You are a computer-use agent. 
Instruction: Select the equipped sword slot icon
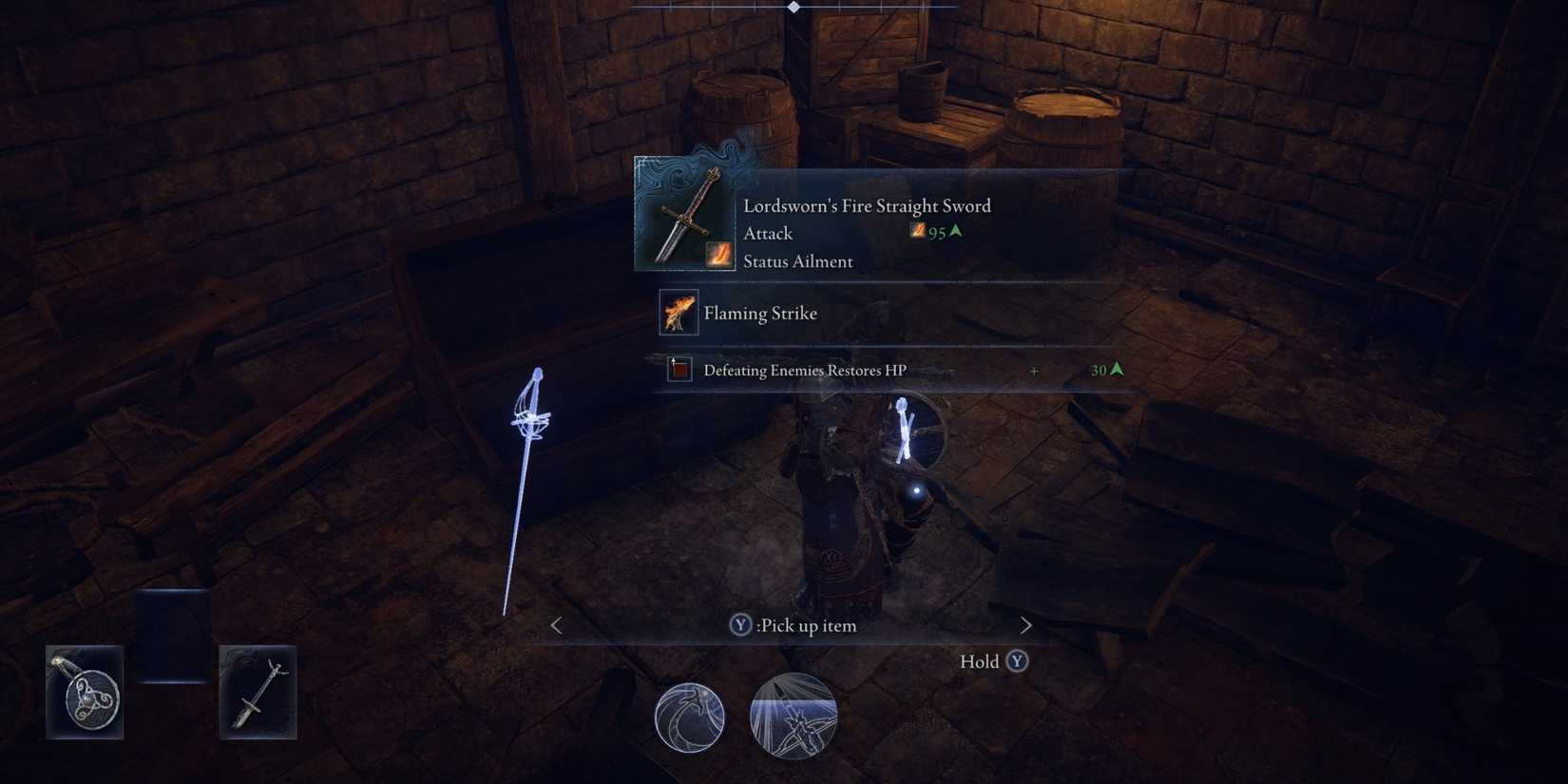tap(257, 691)
